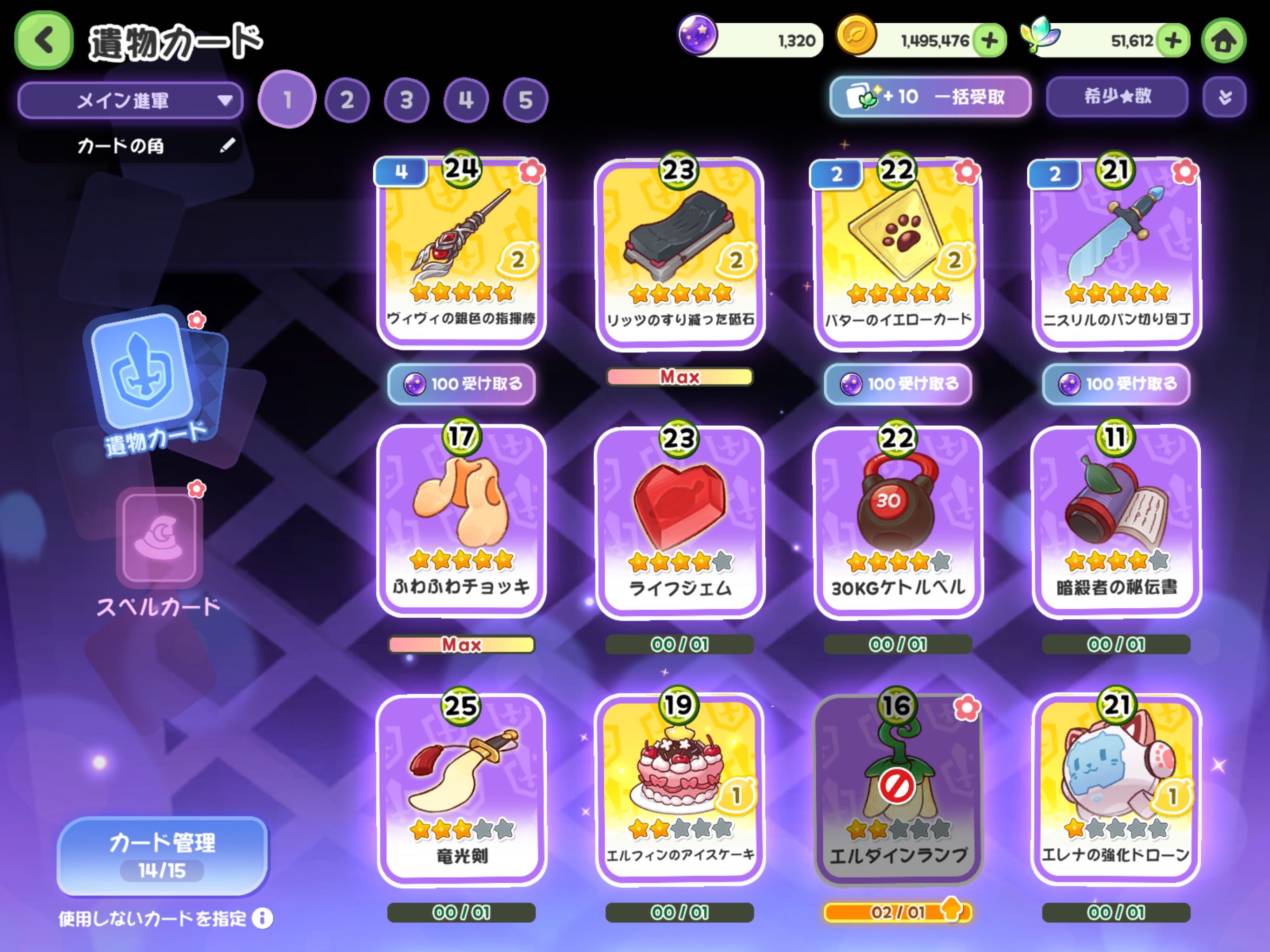Return home via the house button
The width and height of the screenshot is (1270, 952).
[x=1224, y=41]
